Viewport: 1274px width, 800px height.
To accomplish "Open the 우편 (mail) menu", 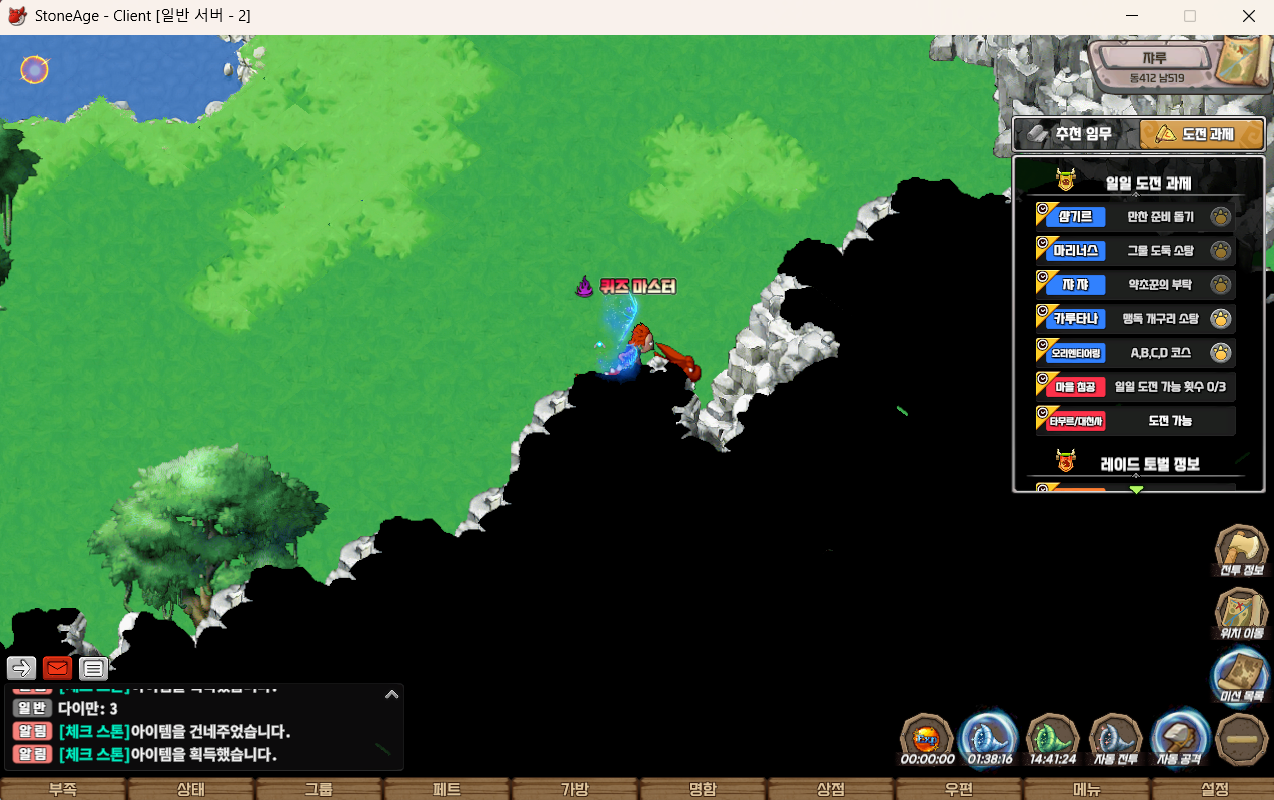I will pyautogui.click(x=958, y=789).
